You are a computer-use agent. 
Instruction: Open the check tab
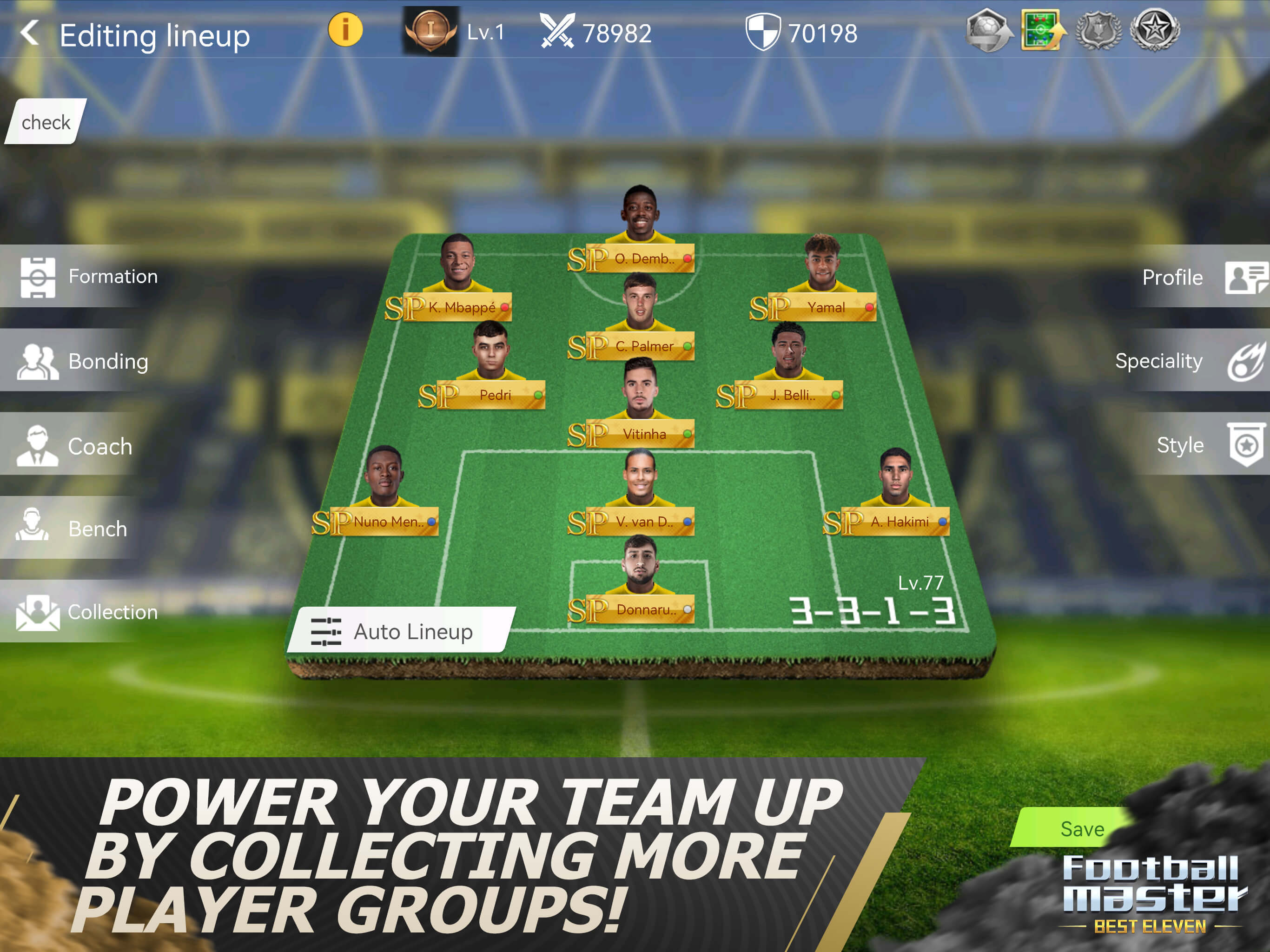point(46,122)
